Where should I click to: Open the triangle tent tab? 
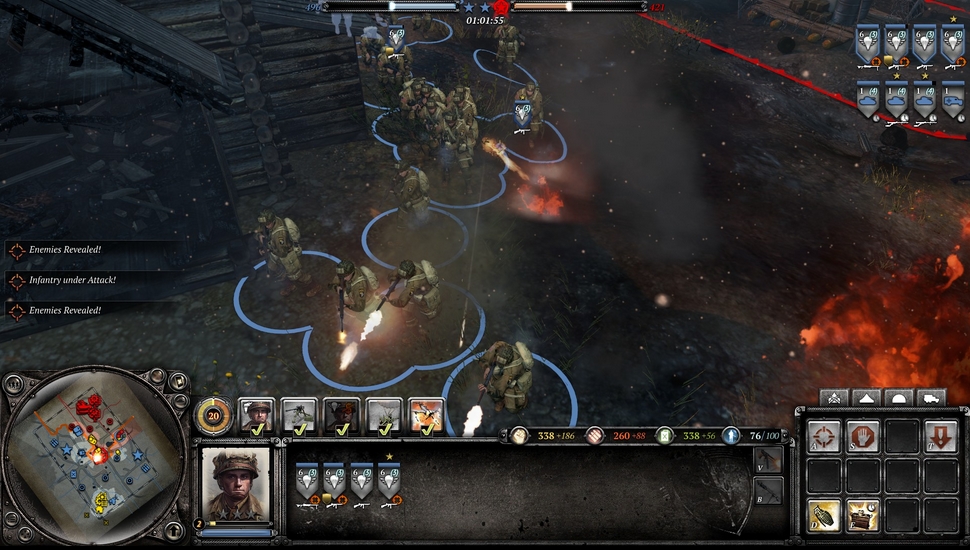click(x=867, y=397)
